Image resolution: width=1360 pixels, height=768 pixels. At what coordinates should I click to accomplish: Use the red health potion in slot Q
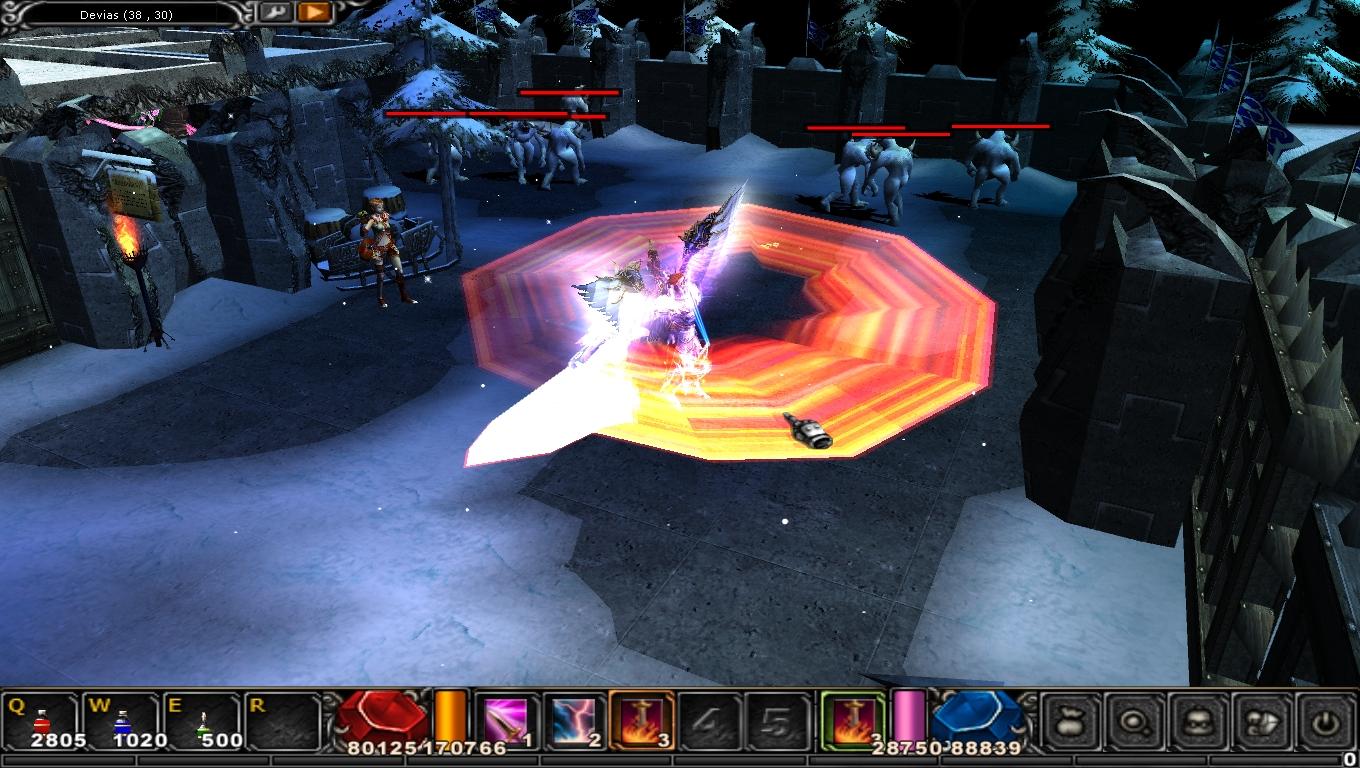pos(42,720)
